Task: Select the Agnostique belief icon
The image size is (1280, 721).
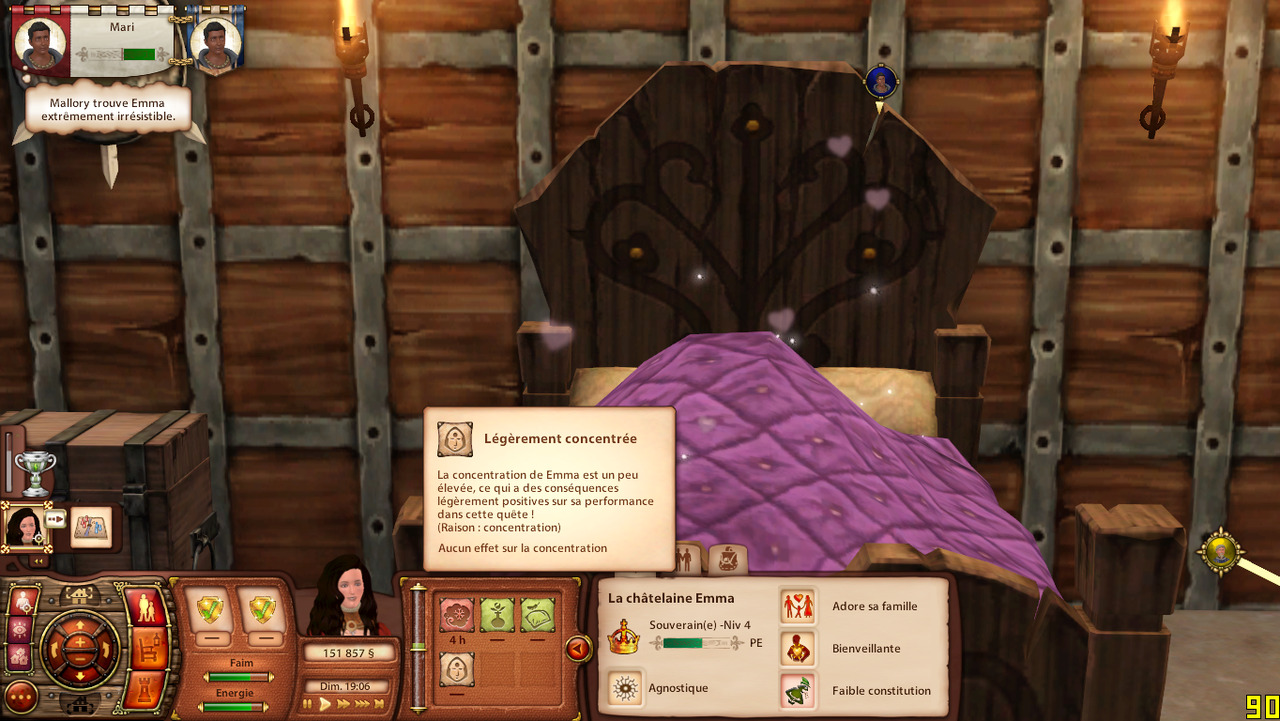Action: (626, 688)
